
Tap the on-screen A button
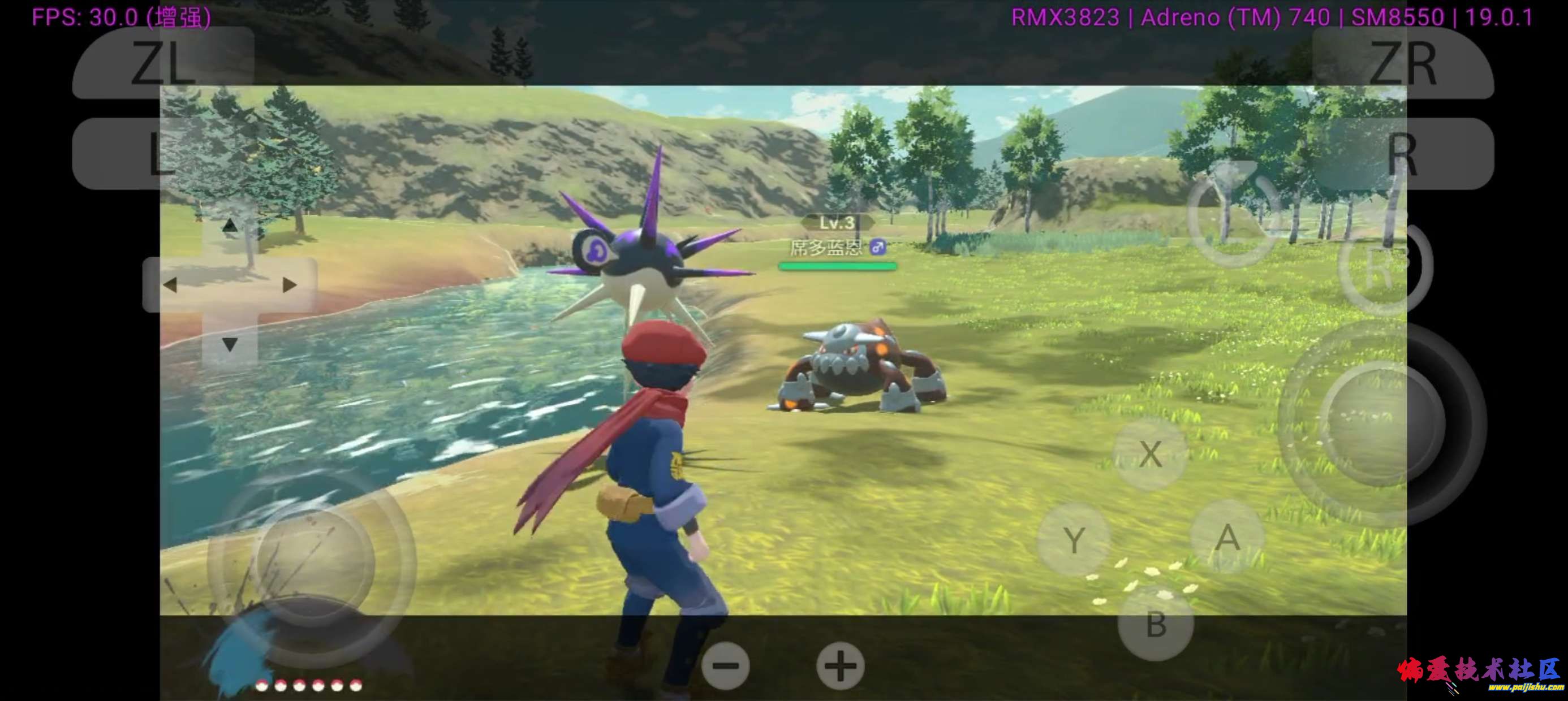click(1227, 538)
